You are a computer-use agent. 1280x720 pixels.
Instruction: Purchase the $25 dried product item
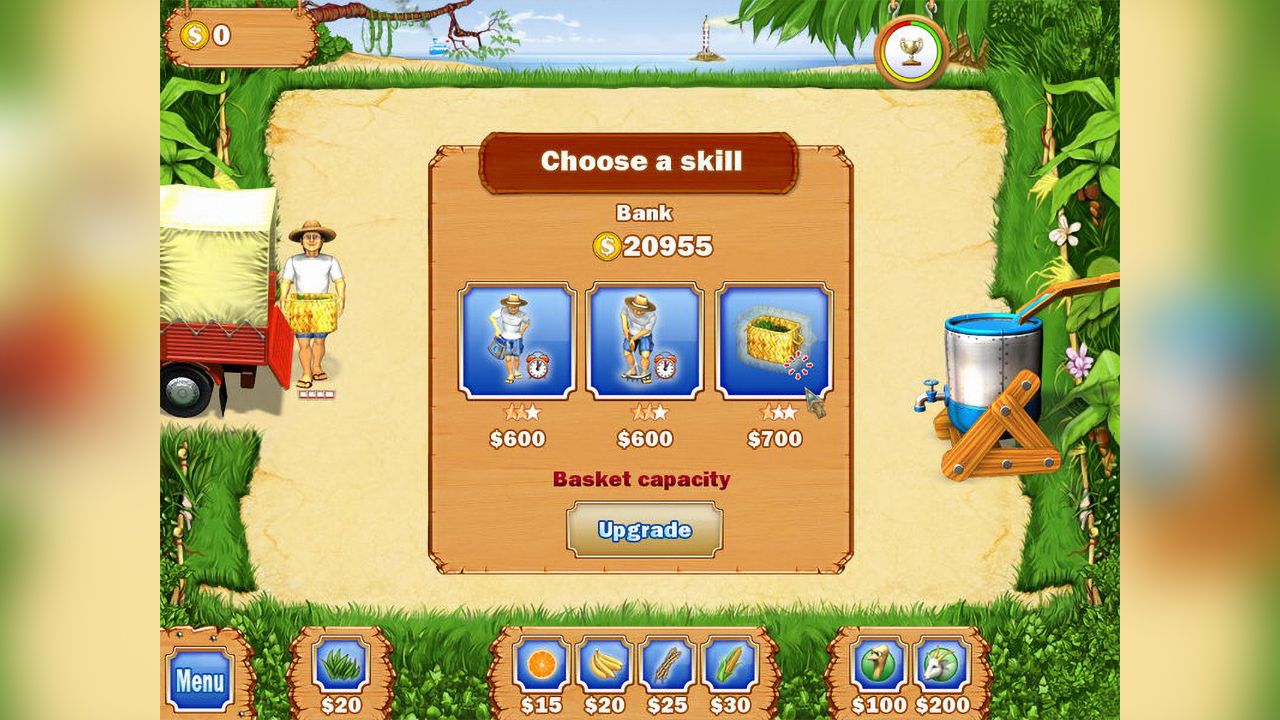[664, 670]
